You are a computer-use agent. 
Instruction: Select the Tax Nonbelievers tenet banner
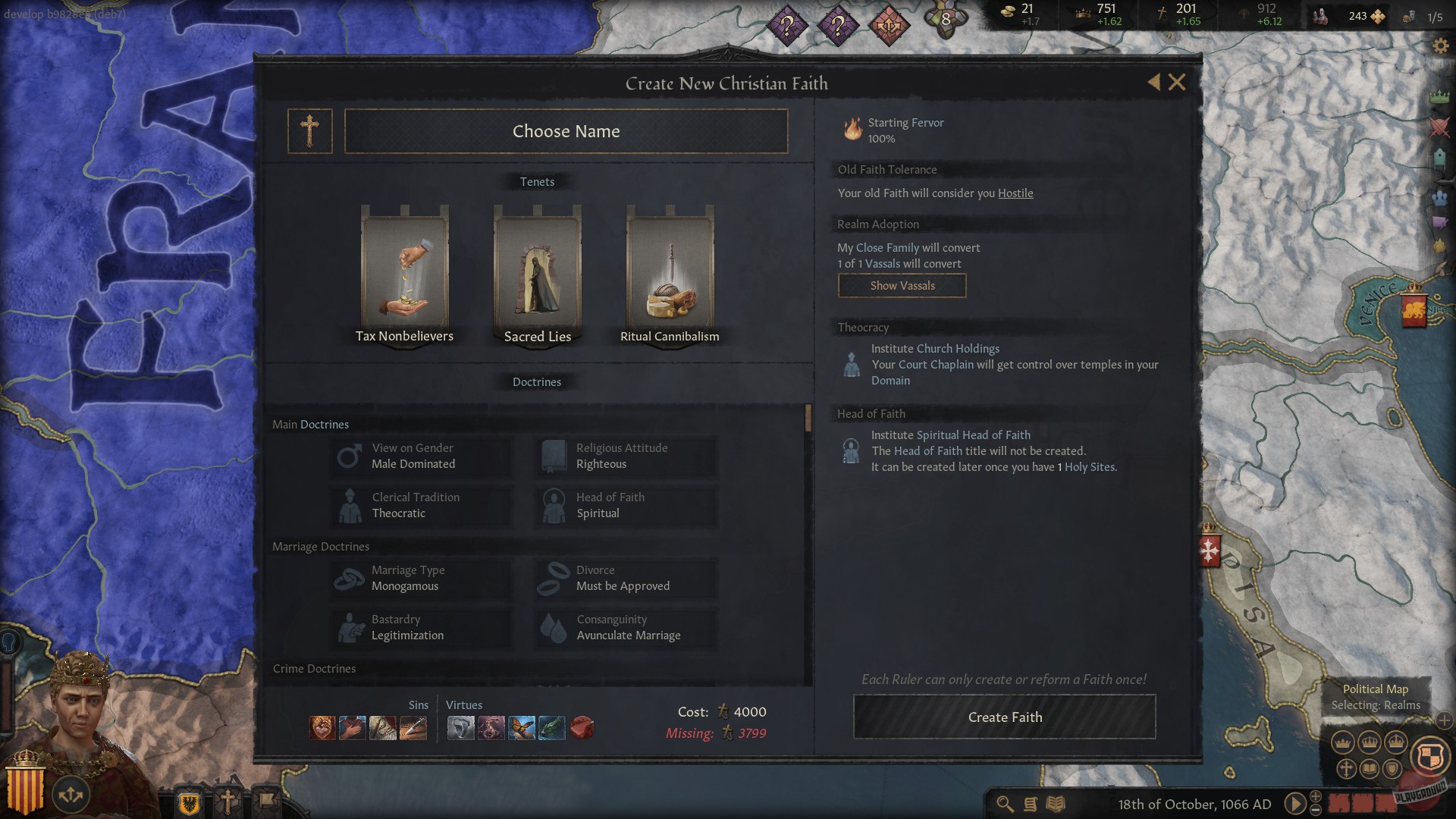pos(403,273)
